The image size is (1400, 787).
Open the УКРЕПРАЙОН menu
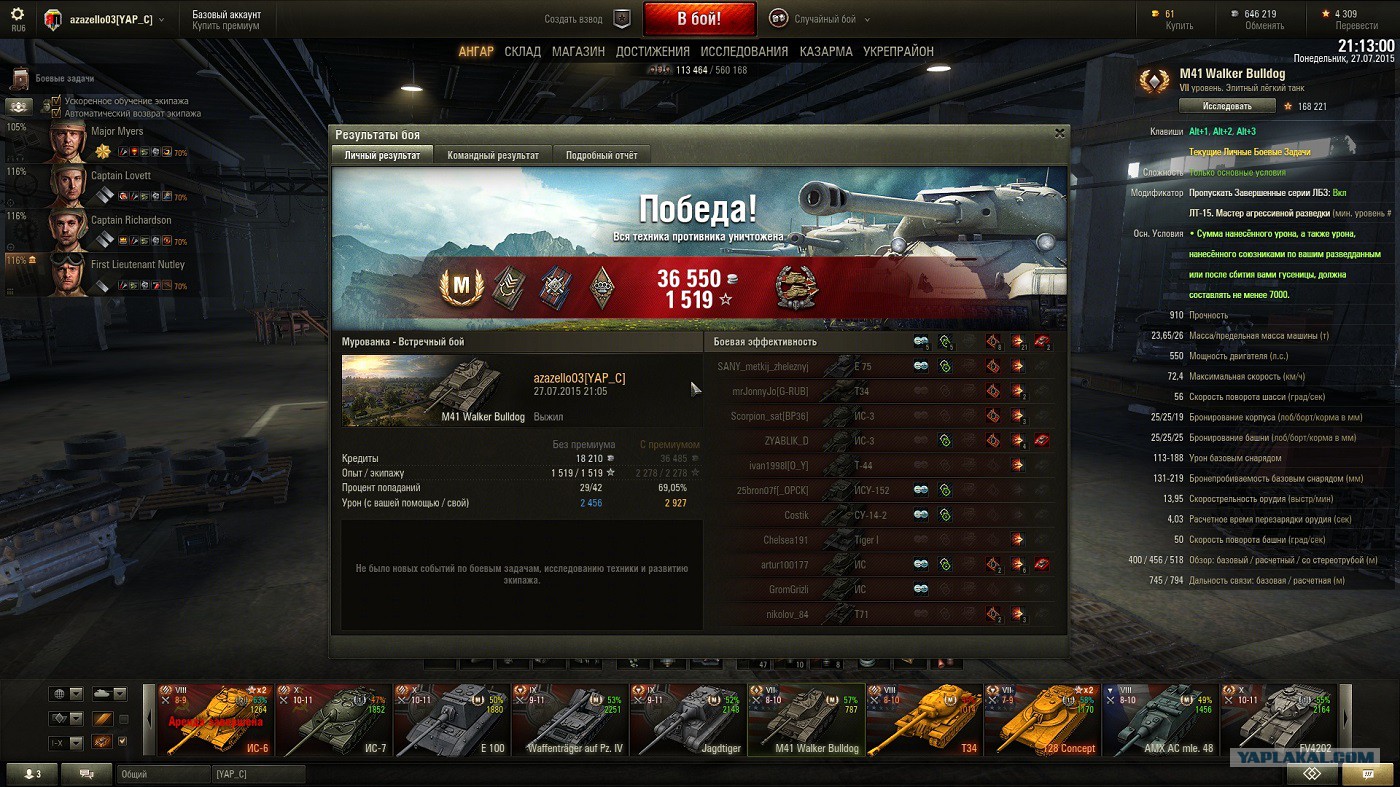(x=898, y=51)
